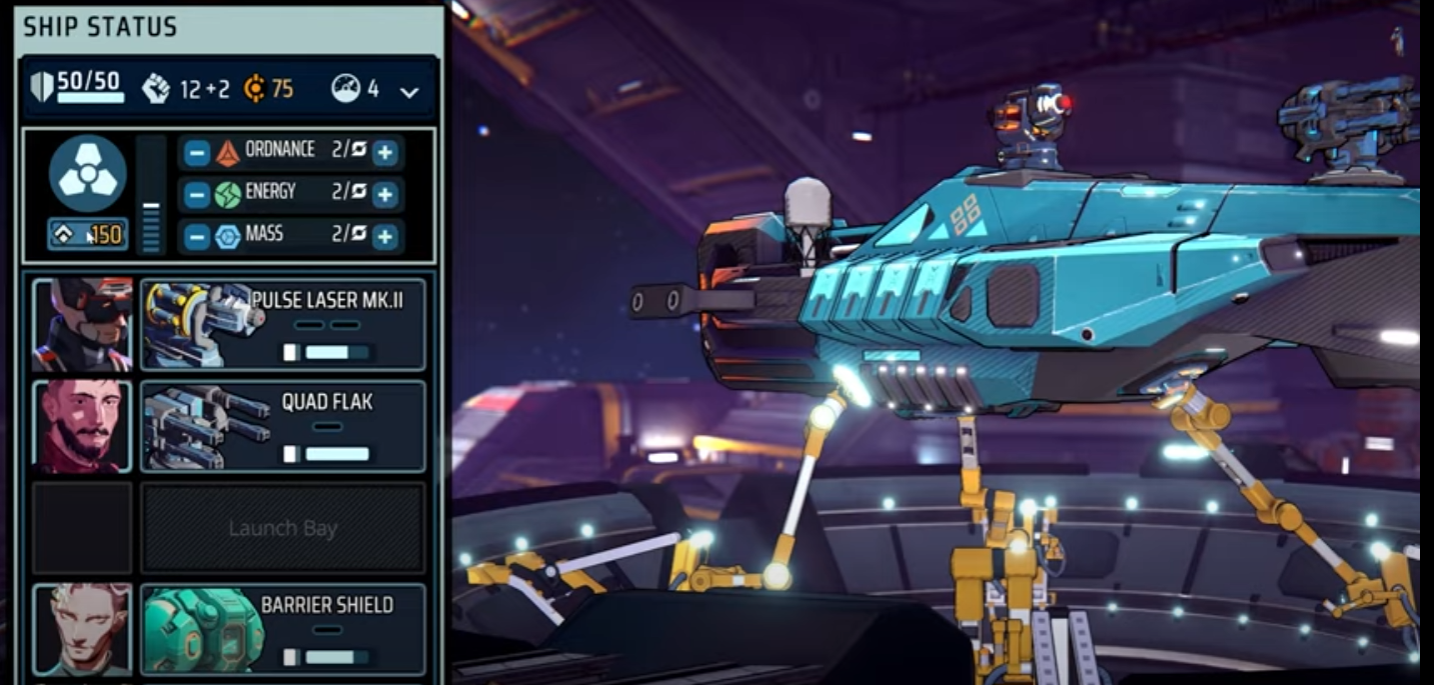Increase Ordnance power with plus button
This screenshot has width=1434, height=685.
click(x=385, y=153)
